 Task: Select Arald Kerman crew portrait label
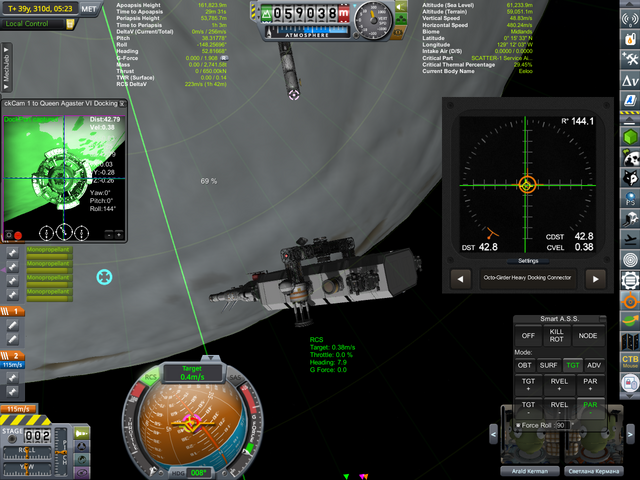[x=524, y=470]
